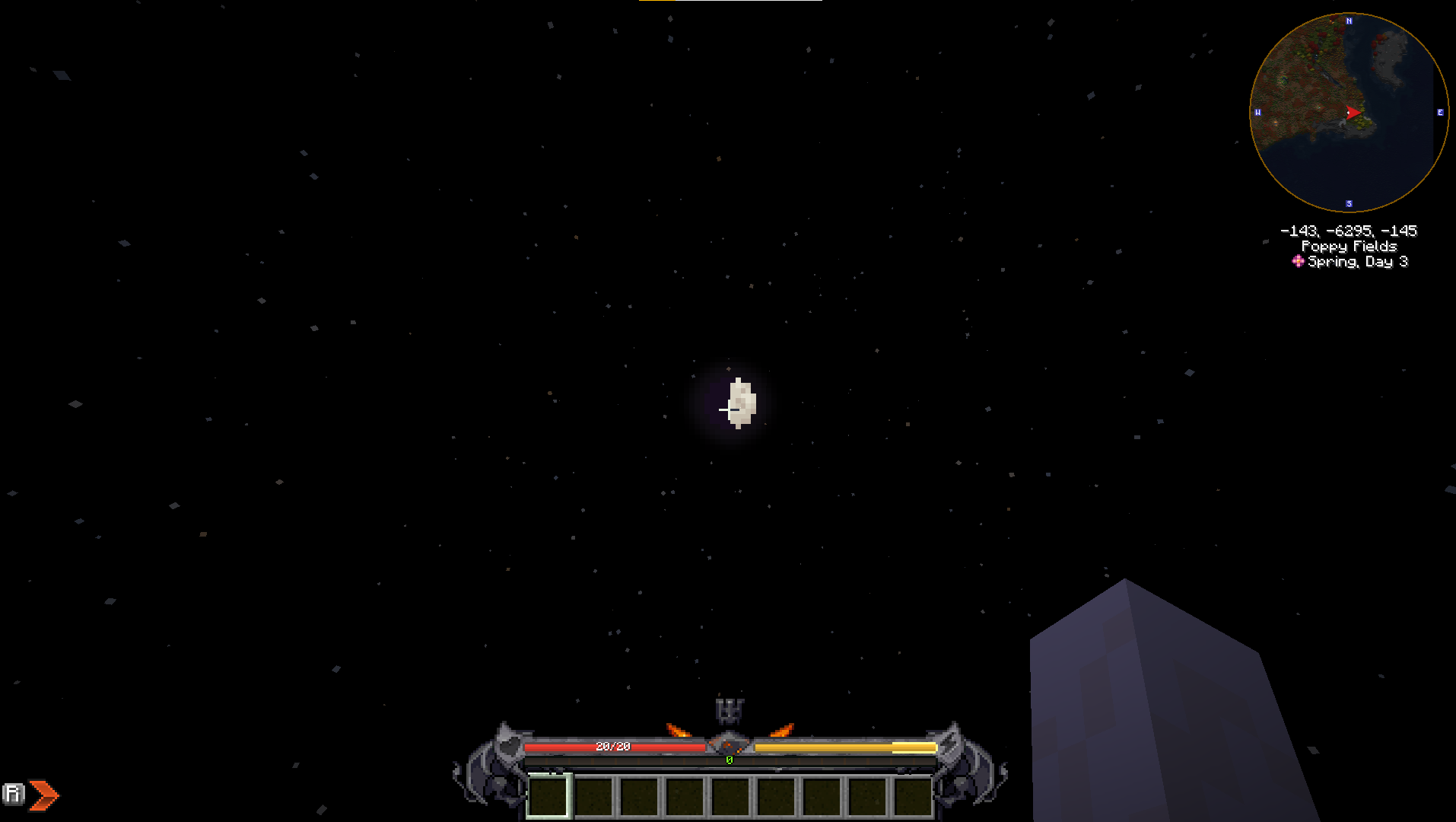Screen dimensions: 1456x822
Task: Expand the E marker side of the minimap
Action: click(x=1440, y=113)
